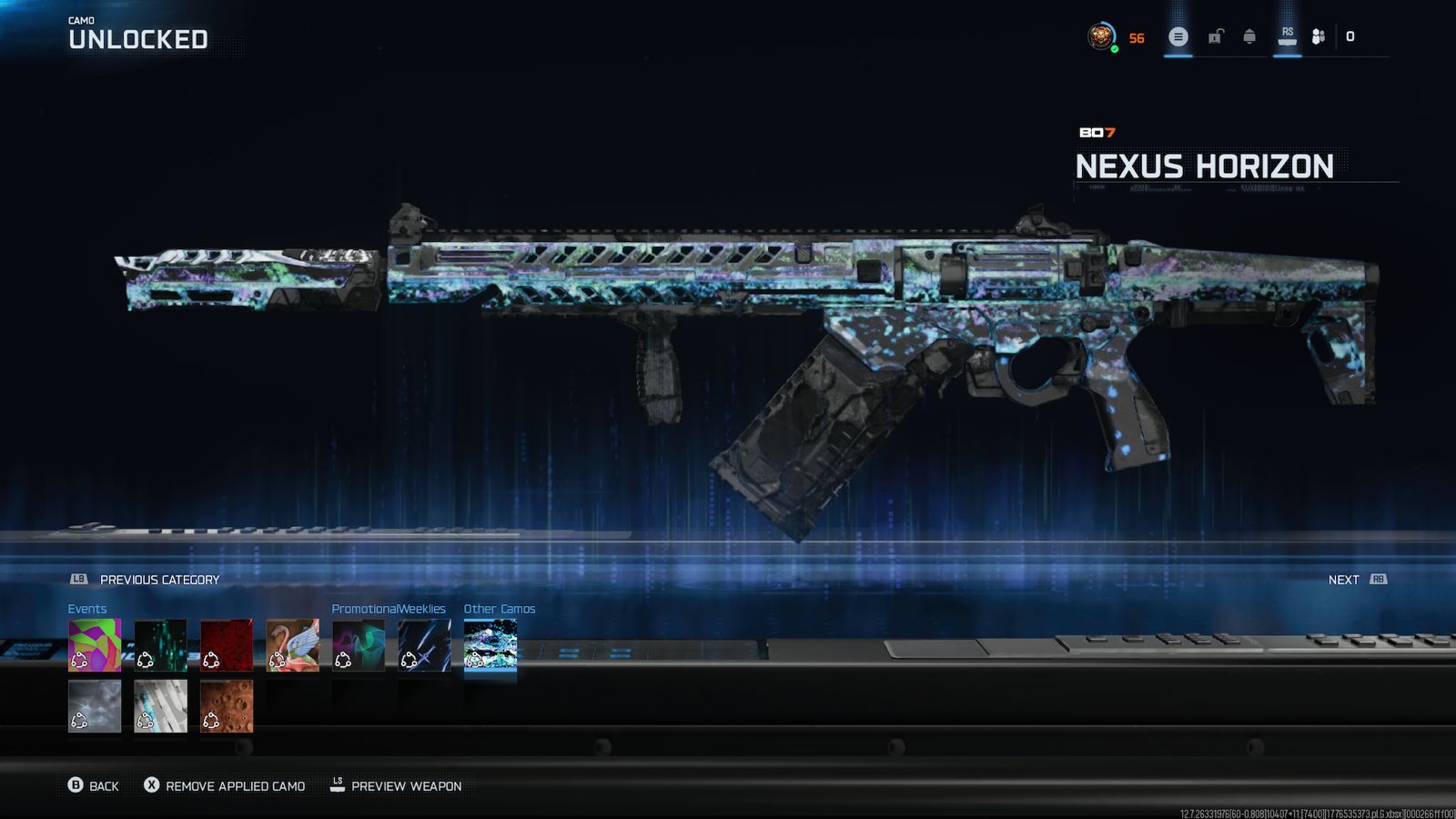Open the notifications bell
1456x819 pixels.
tap(1249, 37)
